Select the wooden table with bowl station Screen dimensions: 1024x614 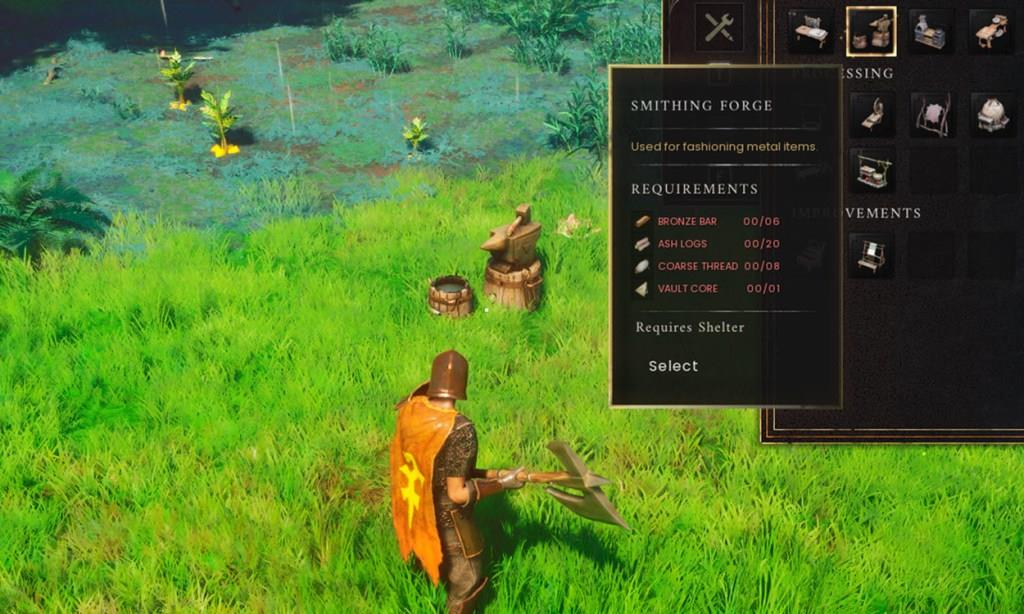[989, 31]
